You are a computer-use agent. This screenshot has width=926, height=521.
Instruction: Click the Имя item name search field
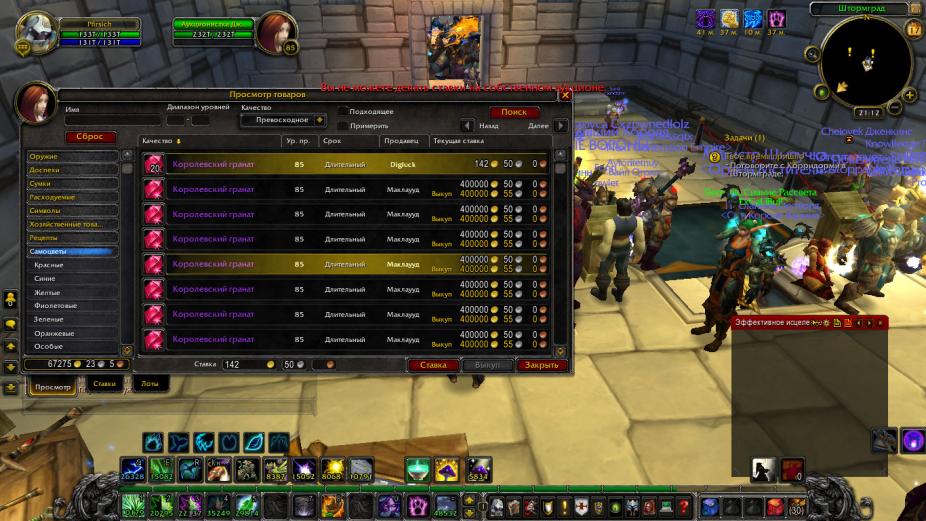[110, 120]
